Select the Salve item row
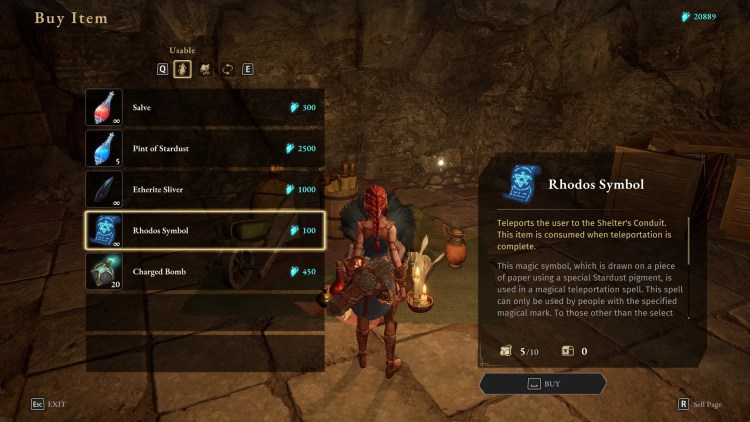Image resolution: width=750 pixels, height=422 pixels. coord(205,107)
